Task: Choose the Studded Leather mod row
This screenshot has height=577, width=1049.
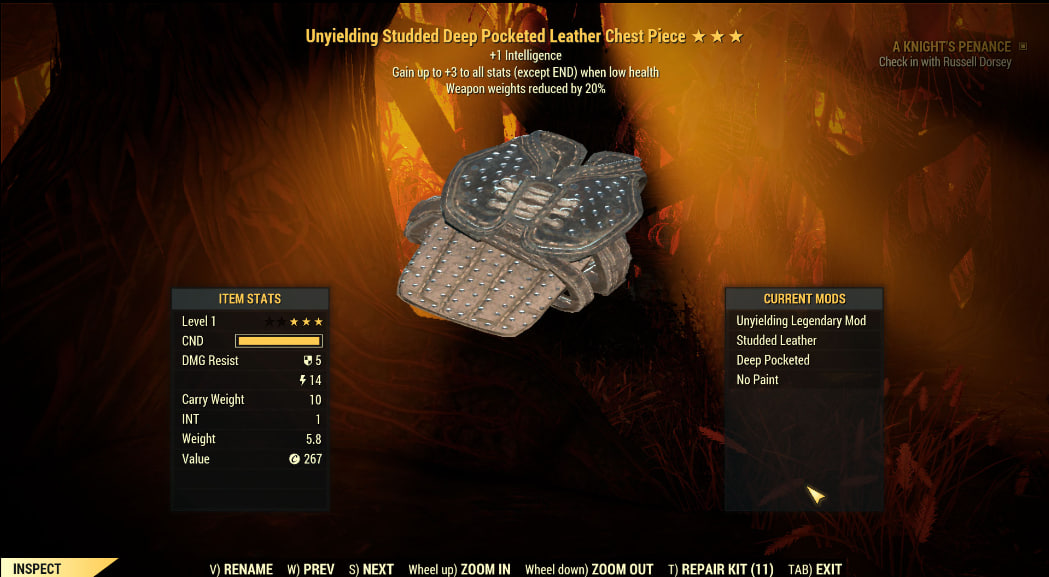Action: tap(777, 340)
